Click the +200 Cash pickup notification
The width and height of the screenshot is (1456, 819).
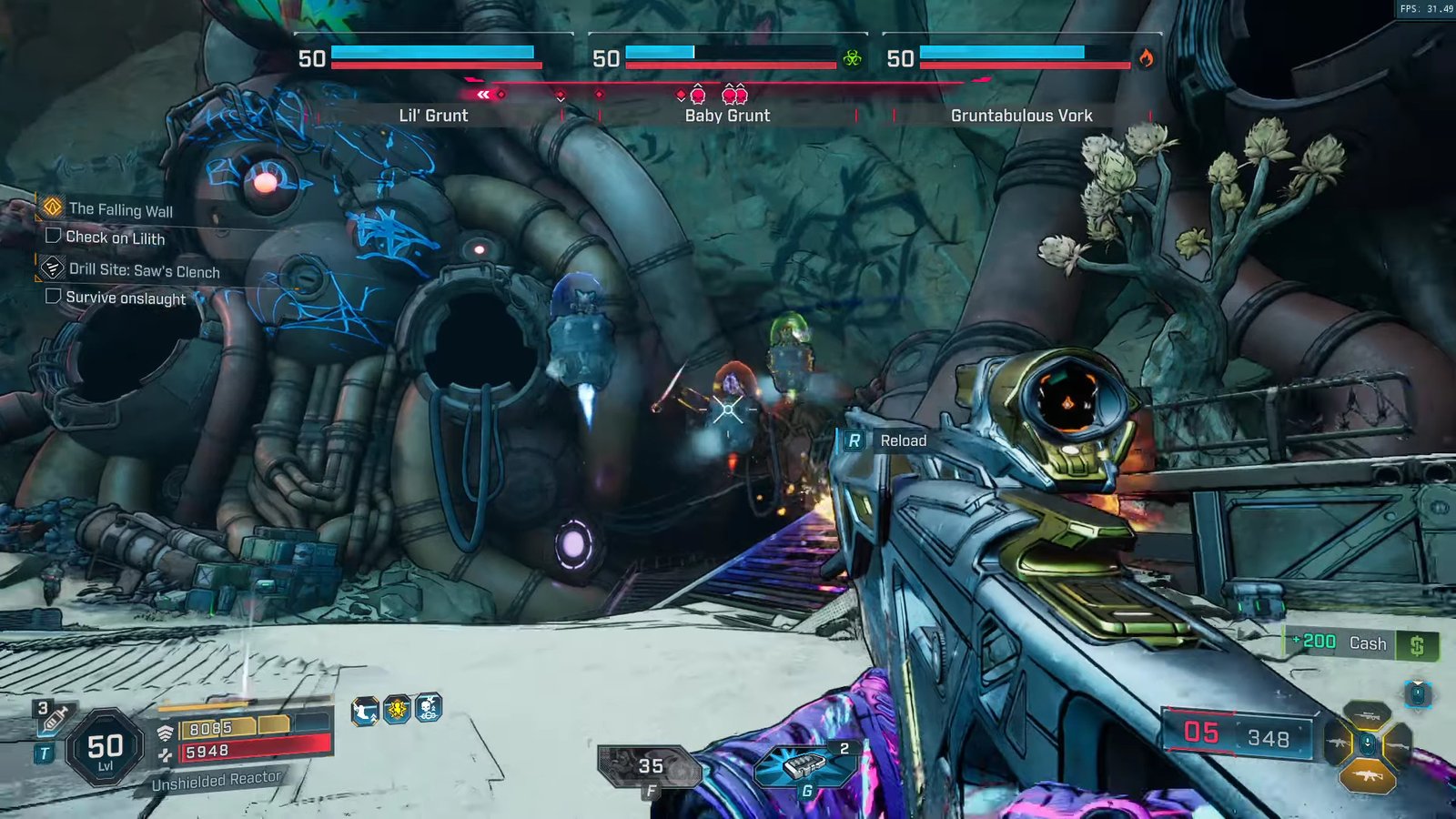(x=1360, y=643)
